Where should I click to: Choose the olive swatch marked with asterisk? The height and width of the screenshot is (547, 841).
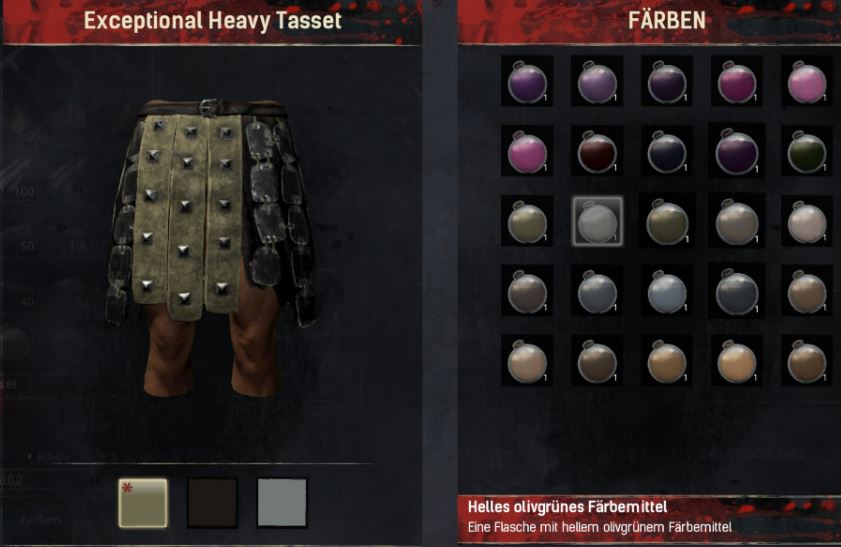click(x=143, y=502)
